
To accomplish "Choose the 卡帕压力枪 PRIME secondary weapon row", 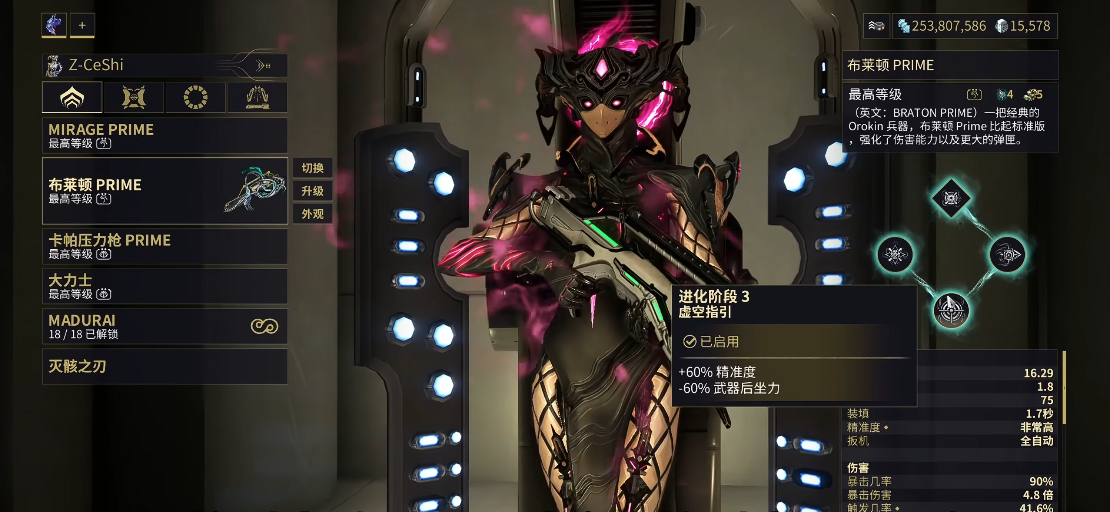I will coord(165,246).
